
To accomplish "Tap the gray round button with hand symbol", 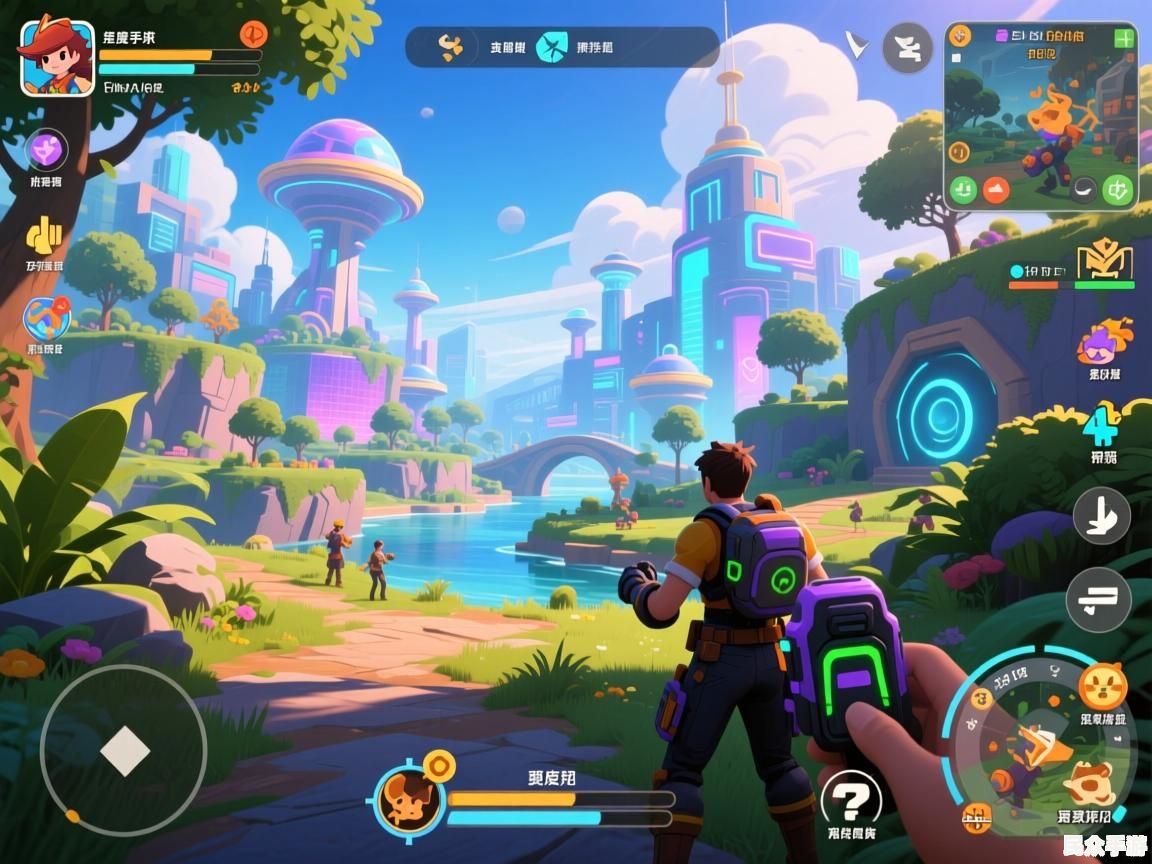I will pos(1101,516).
